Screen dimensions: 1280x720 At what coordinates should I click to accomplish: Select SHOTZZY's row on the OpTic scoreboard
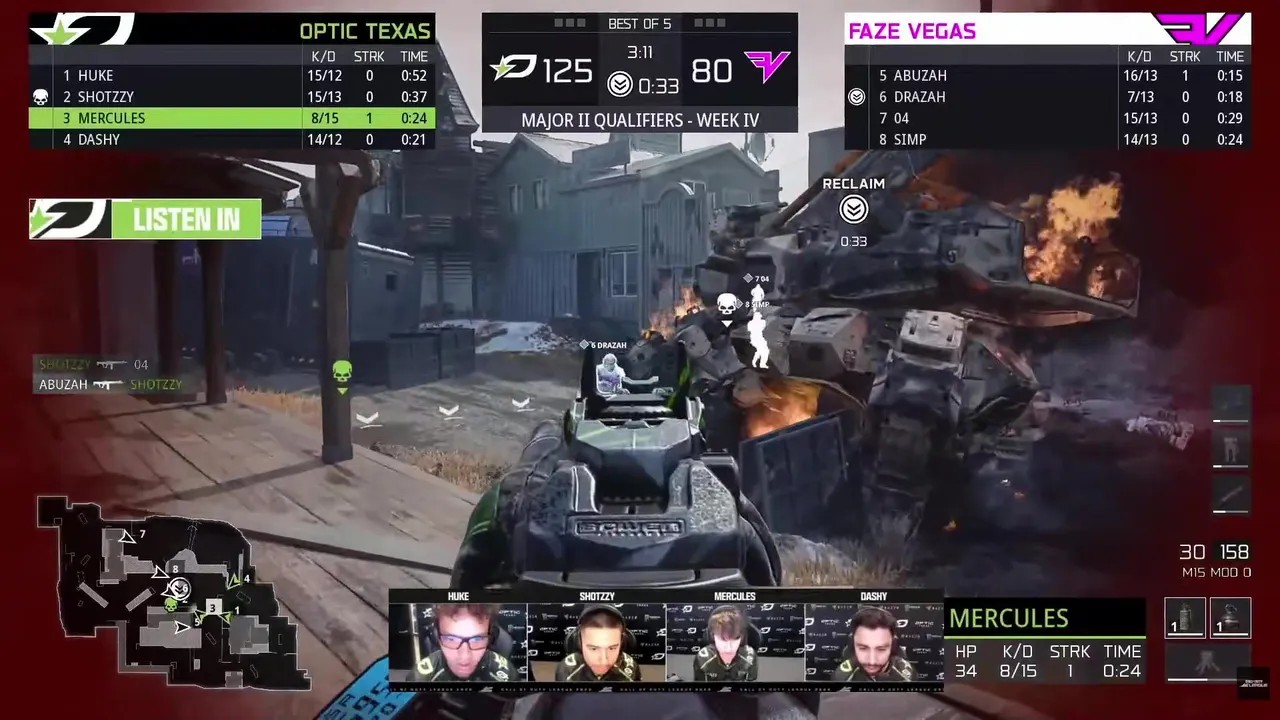(232, 97)
